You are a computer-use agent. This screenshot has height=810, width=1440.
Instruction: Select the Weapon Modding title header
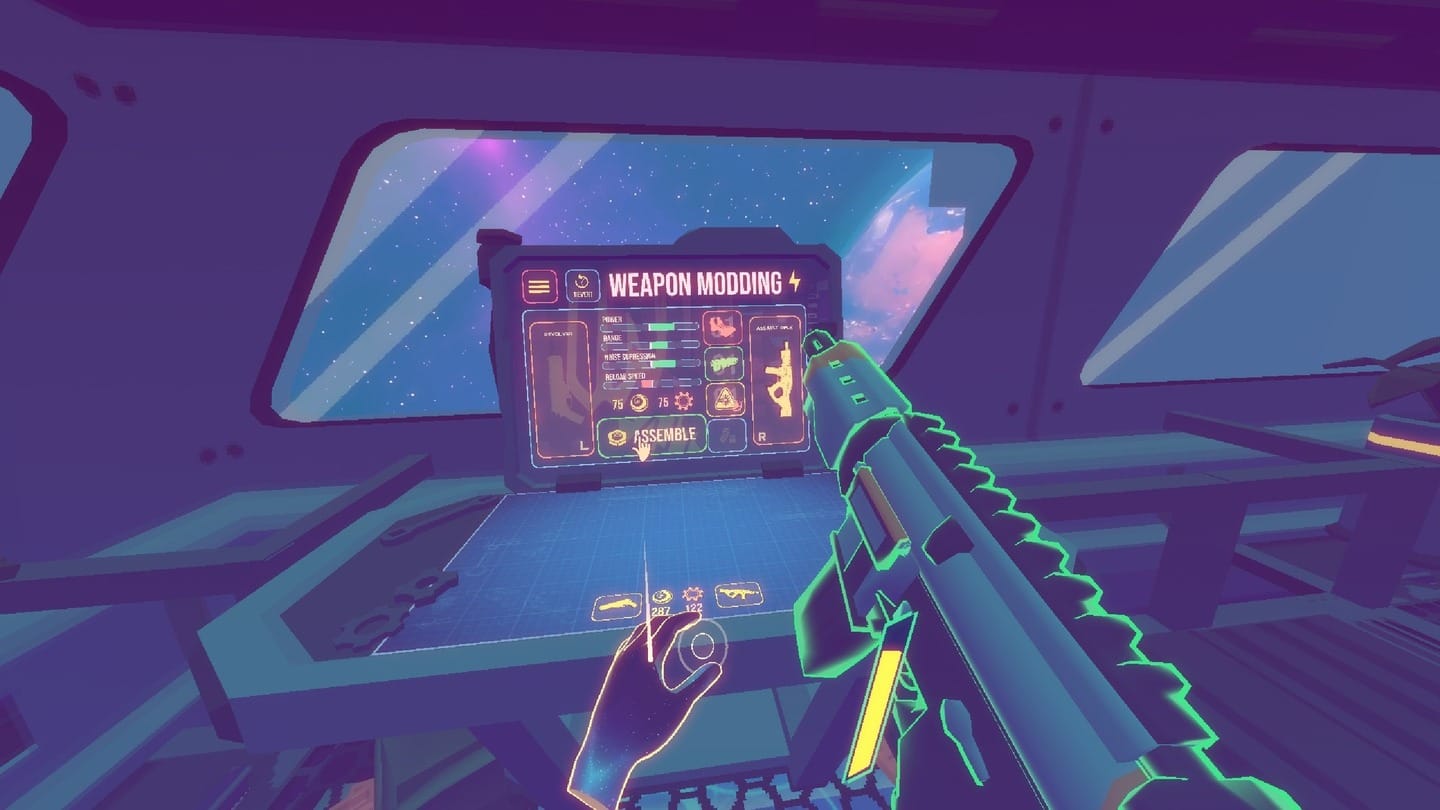pos(696,283)
